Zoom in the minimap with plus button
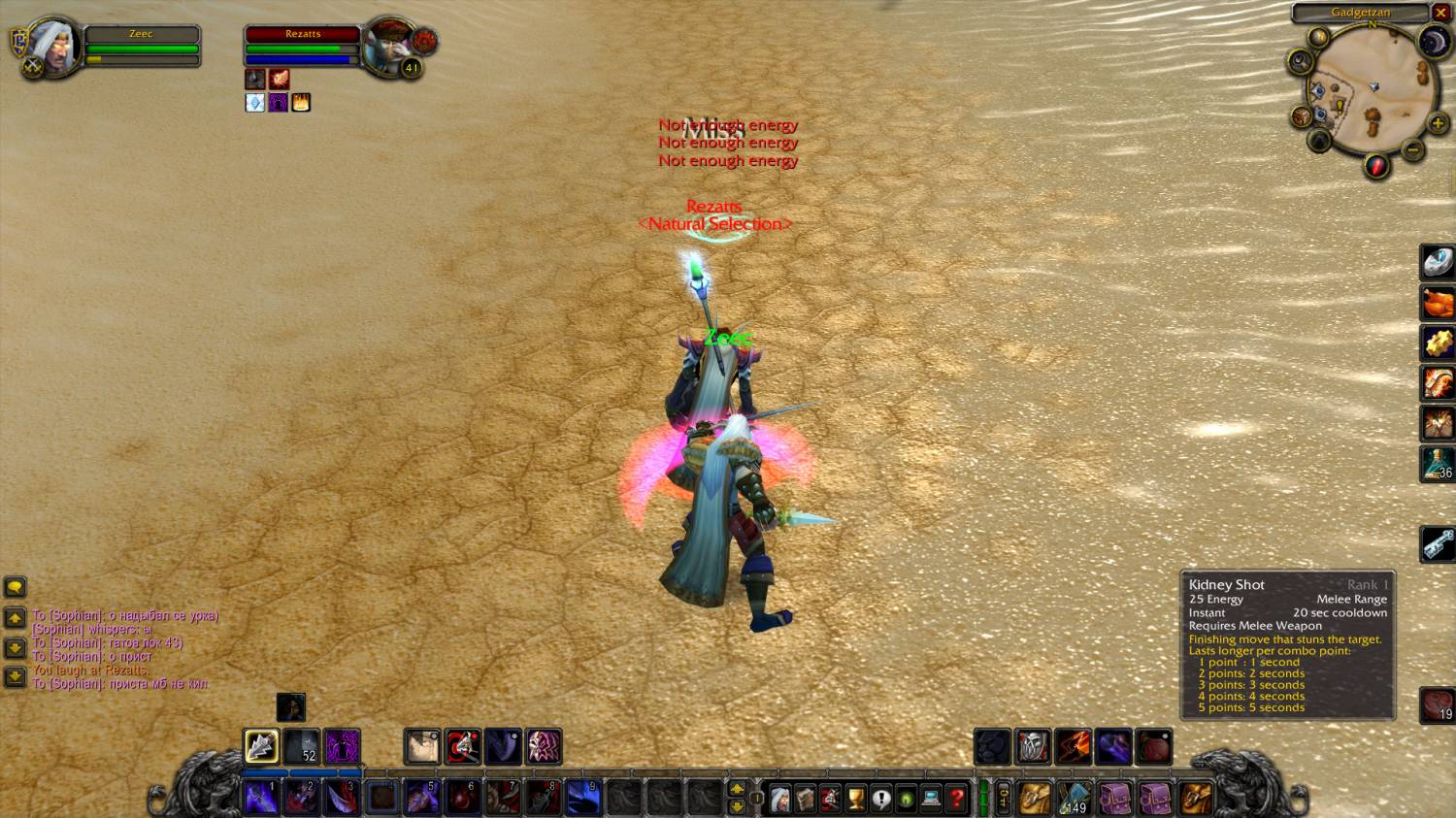The image size is (1456, 818). coord(1439,123)
